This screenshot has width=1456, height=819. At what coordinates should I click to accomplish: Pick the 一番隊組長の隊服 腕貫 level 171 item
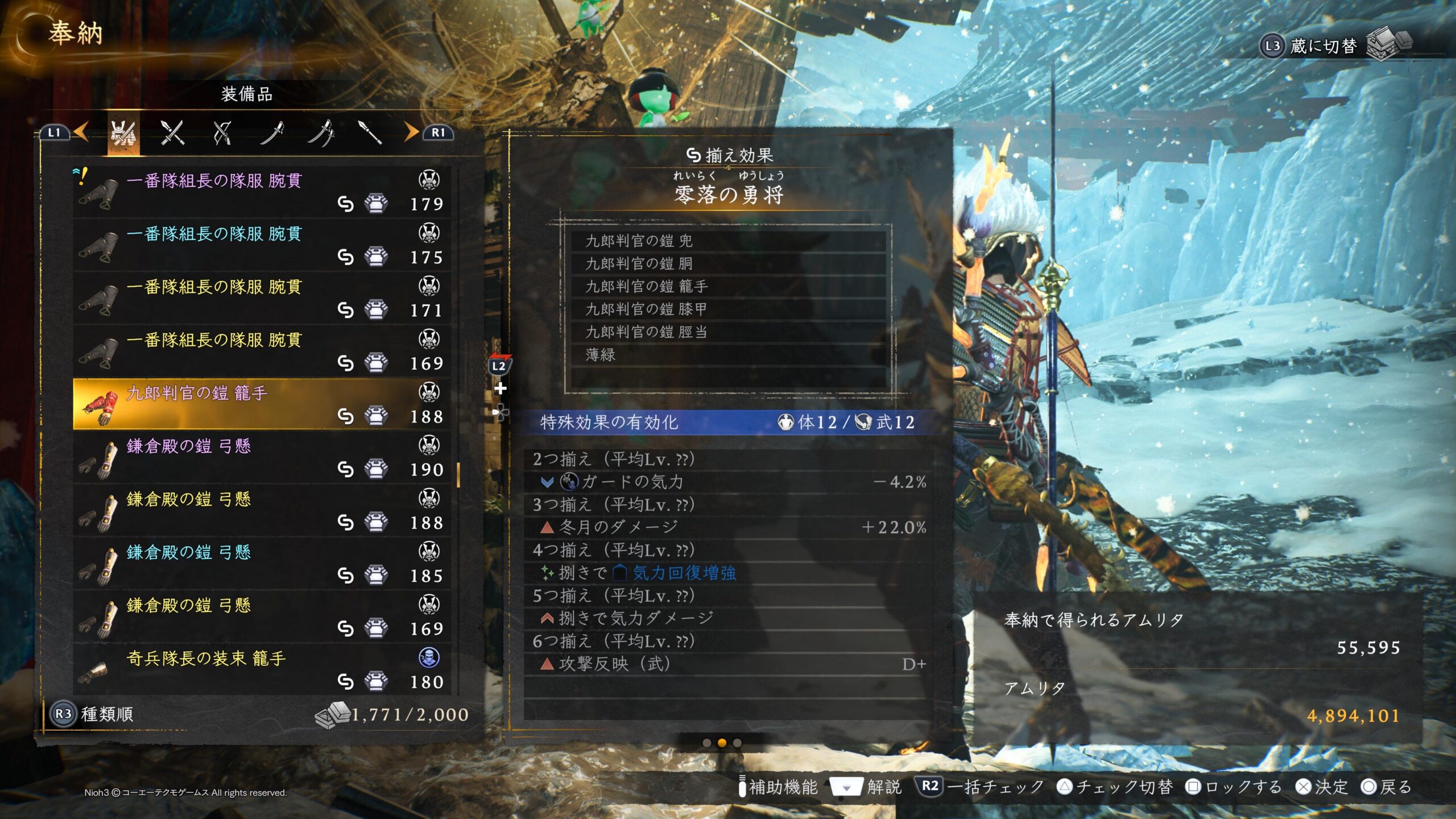coord(262,299)
